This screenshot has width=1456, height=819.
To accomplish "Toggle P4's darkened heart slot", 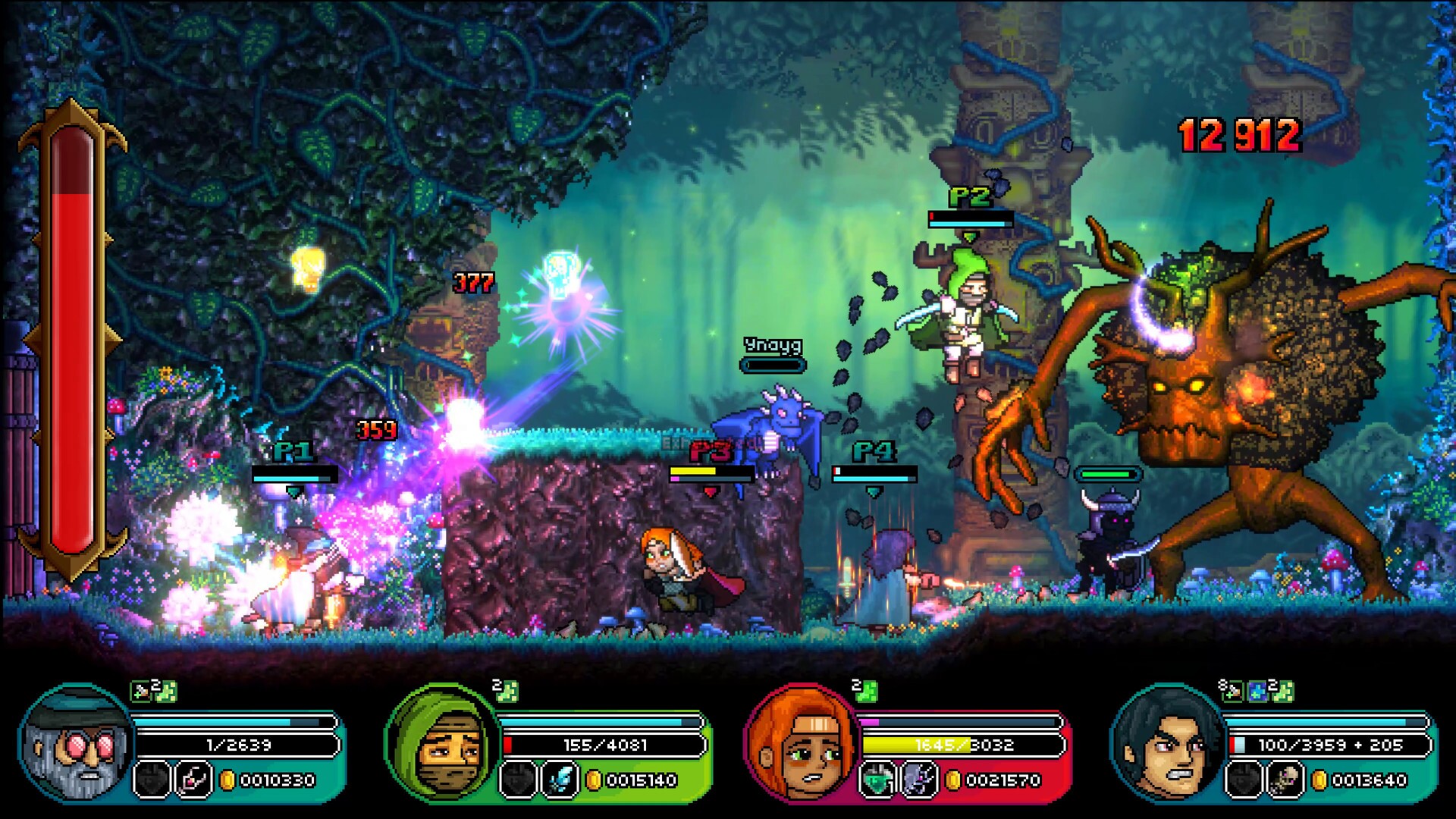I will (1244, 780).
